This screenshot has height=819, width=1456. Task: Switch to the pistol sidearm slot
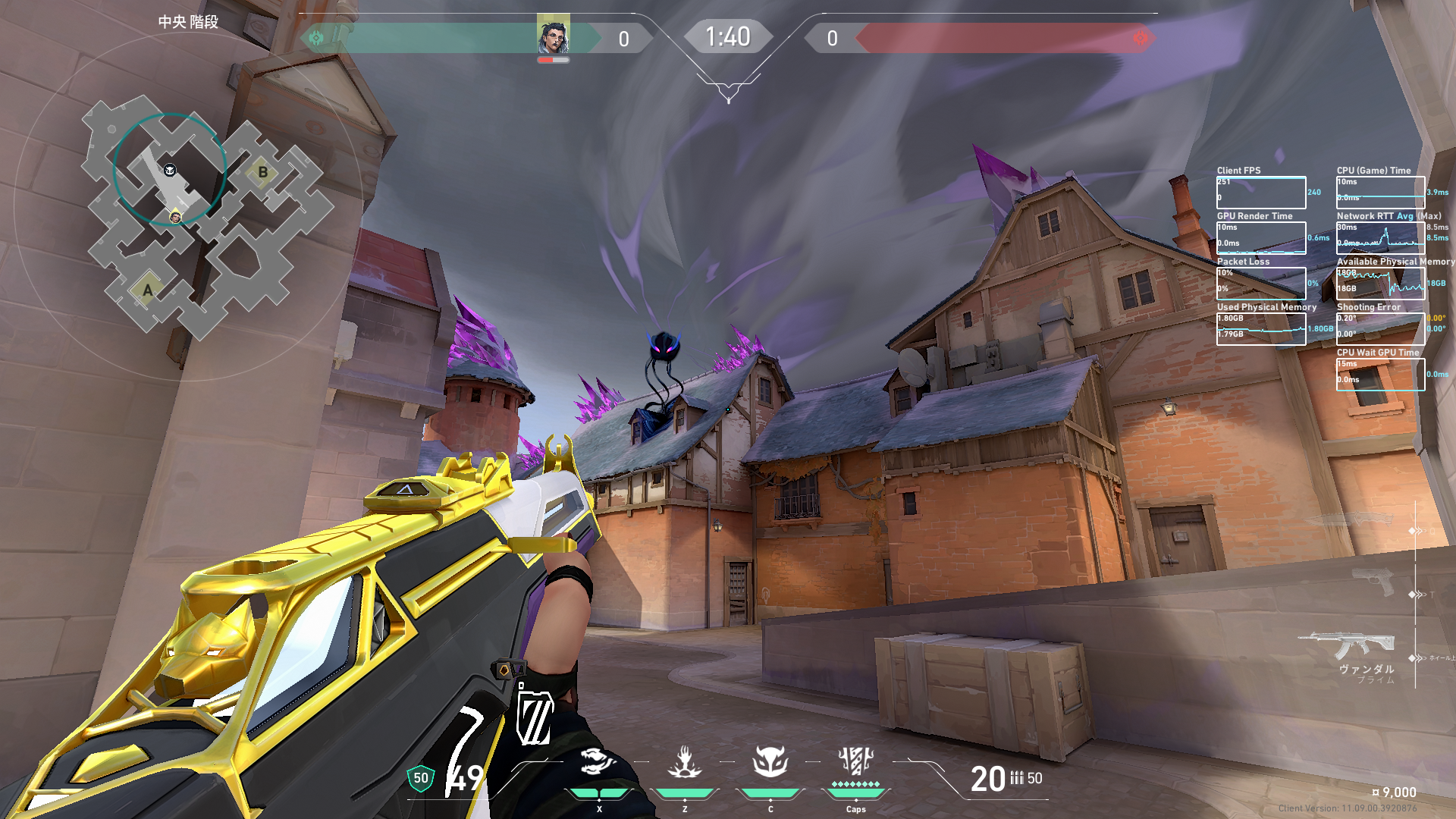pos(1373,582)
